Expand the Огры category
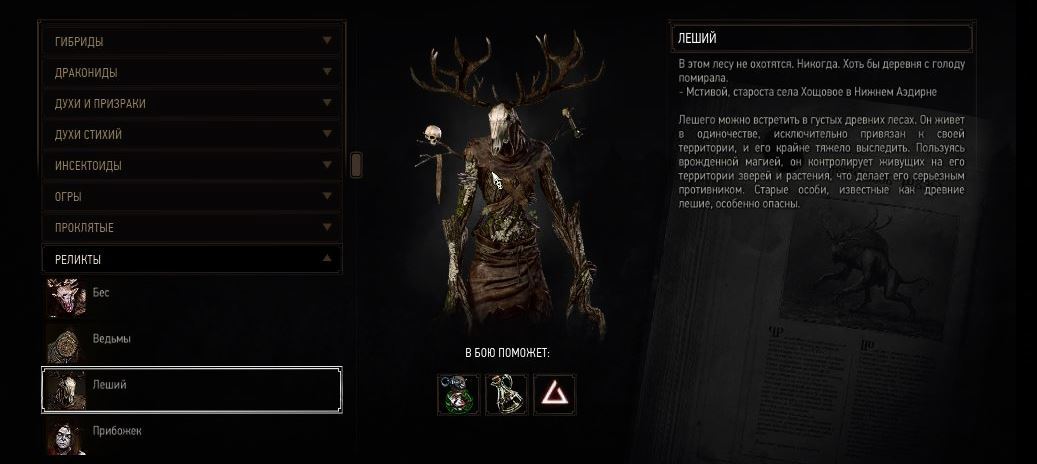This screenshot has width=1037, height=464. click(x=190, y=197)
